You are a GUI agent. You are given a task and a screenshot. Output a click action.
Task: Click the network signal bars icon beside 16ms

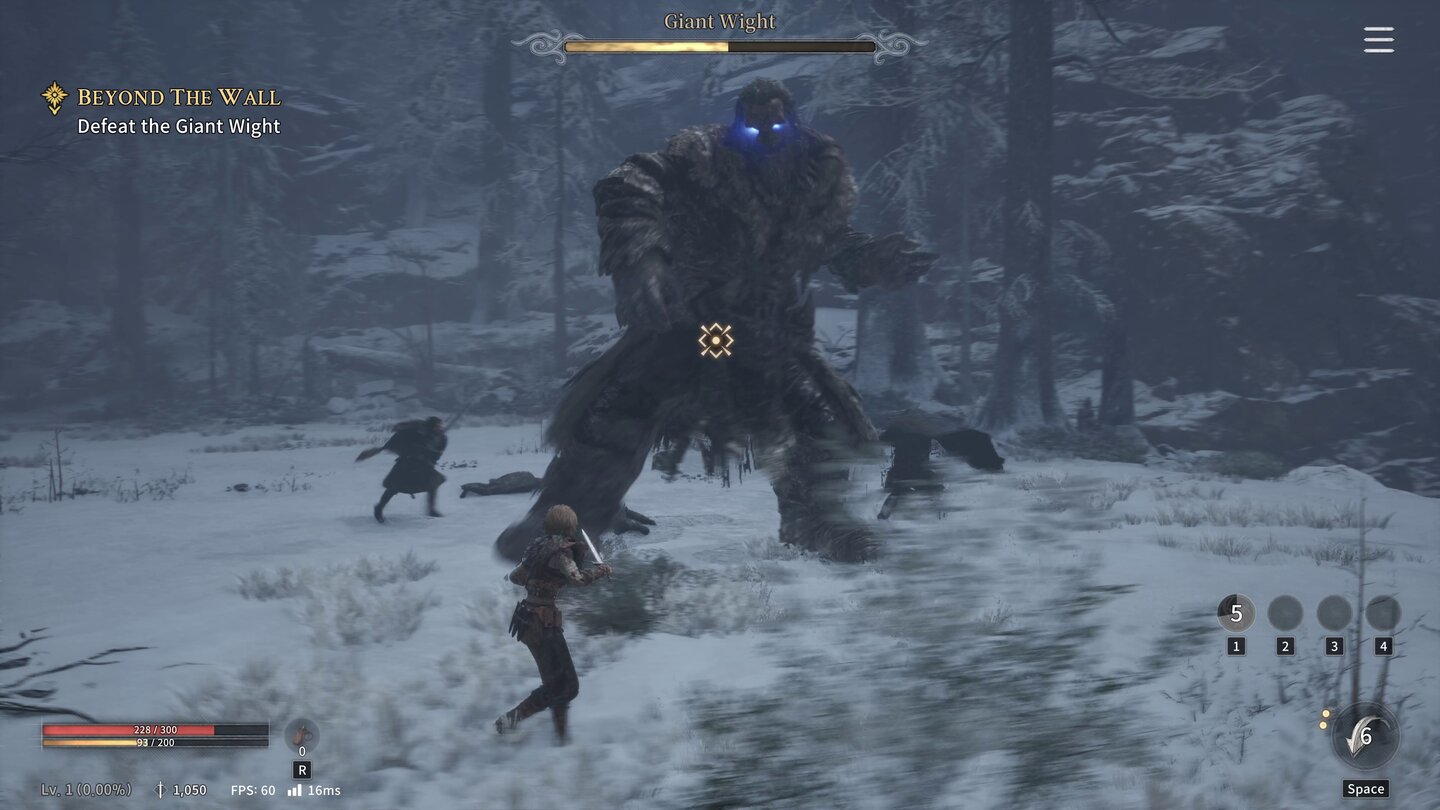click(294, 789)
